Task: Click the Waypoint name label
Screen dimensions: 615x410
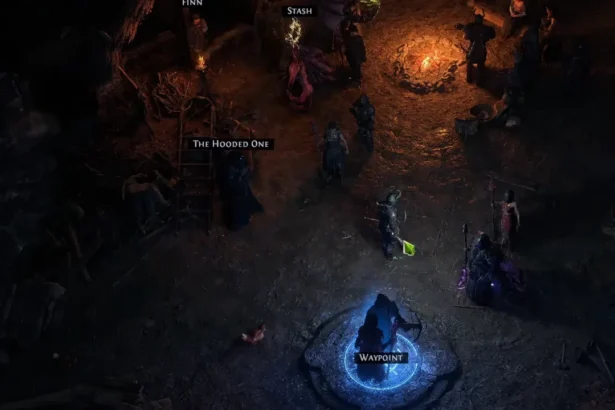Action: click(x=379, y=356)
